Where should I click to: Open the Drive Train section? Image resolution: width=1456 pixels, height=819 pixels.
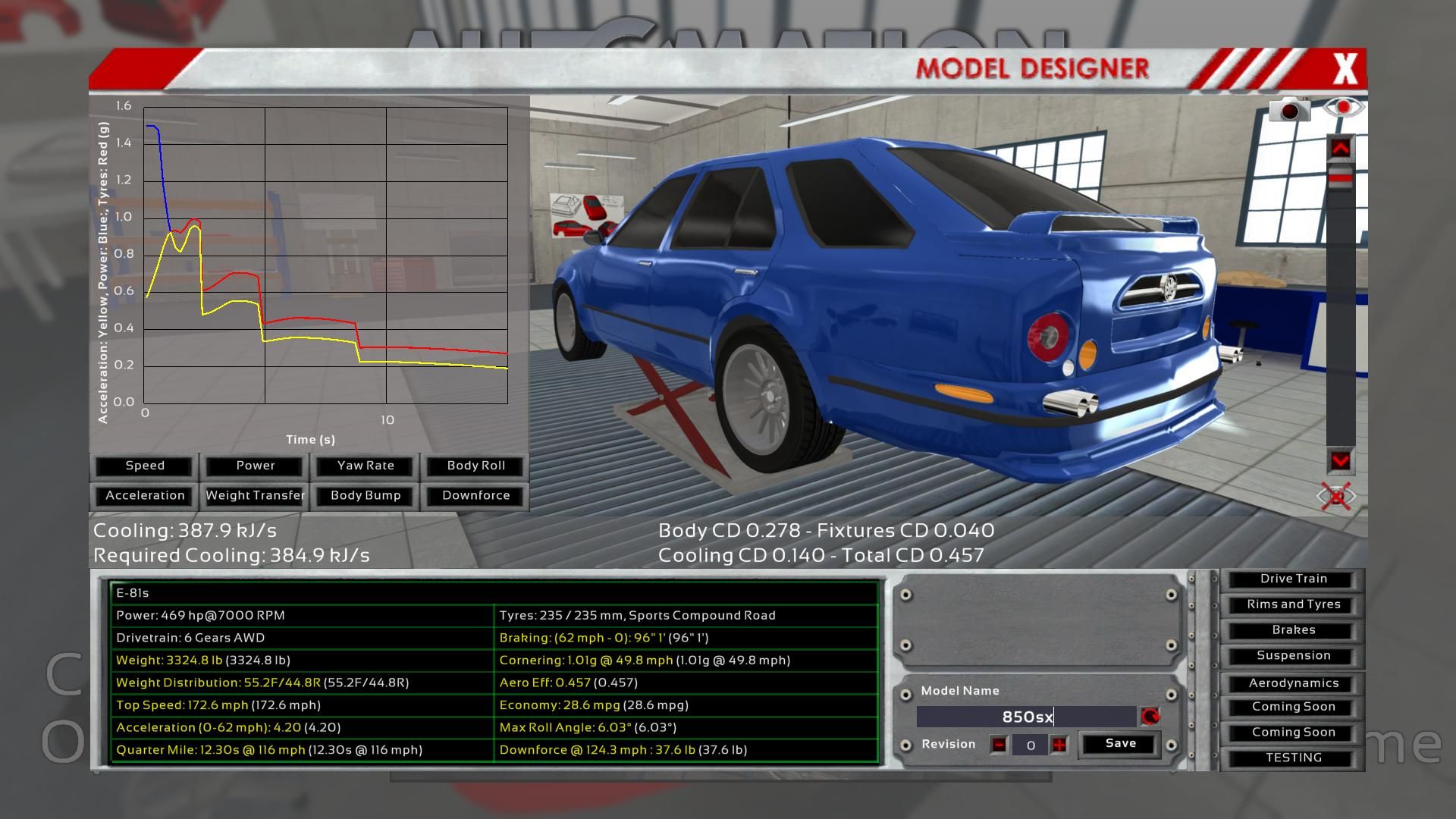(x=1294, y=579)
